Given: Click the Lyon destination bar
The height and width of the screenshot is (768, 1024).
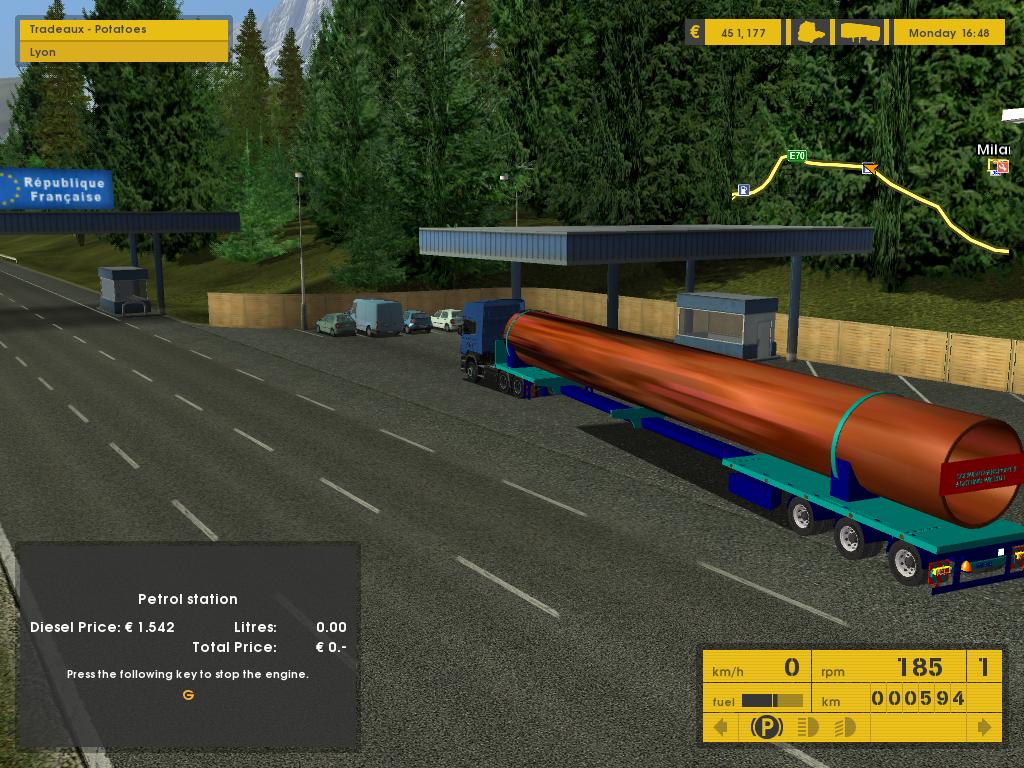Looking at the screenshot, I should [x=124, y=52].
